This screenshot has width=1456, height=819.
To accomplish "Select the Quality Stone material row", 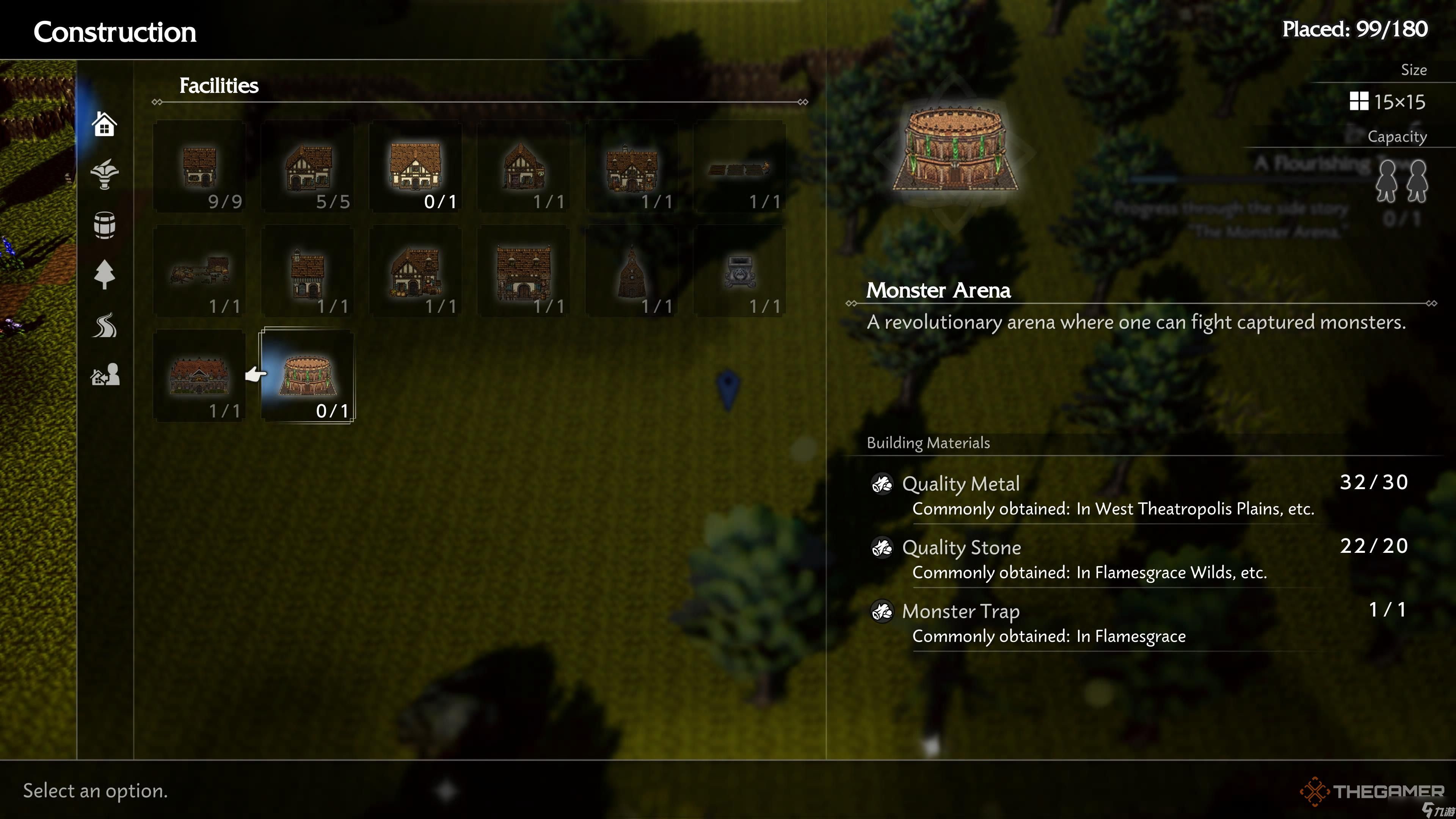I will click(1139, 559).
